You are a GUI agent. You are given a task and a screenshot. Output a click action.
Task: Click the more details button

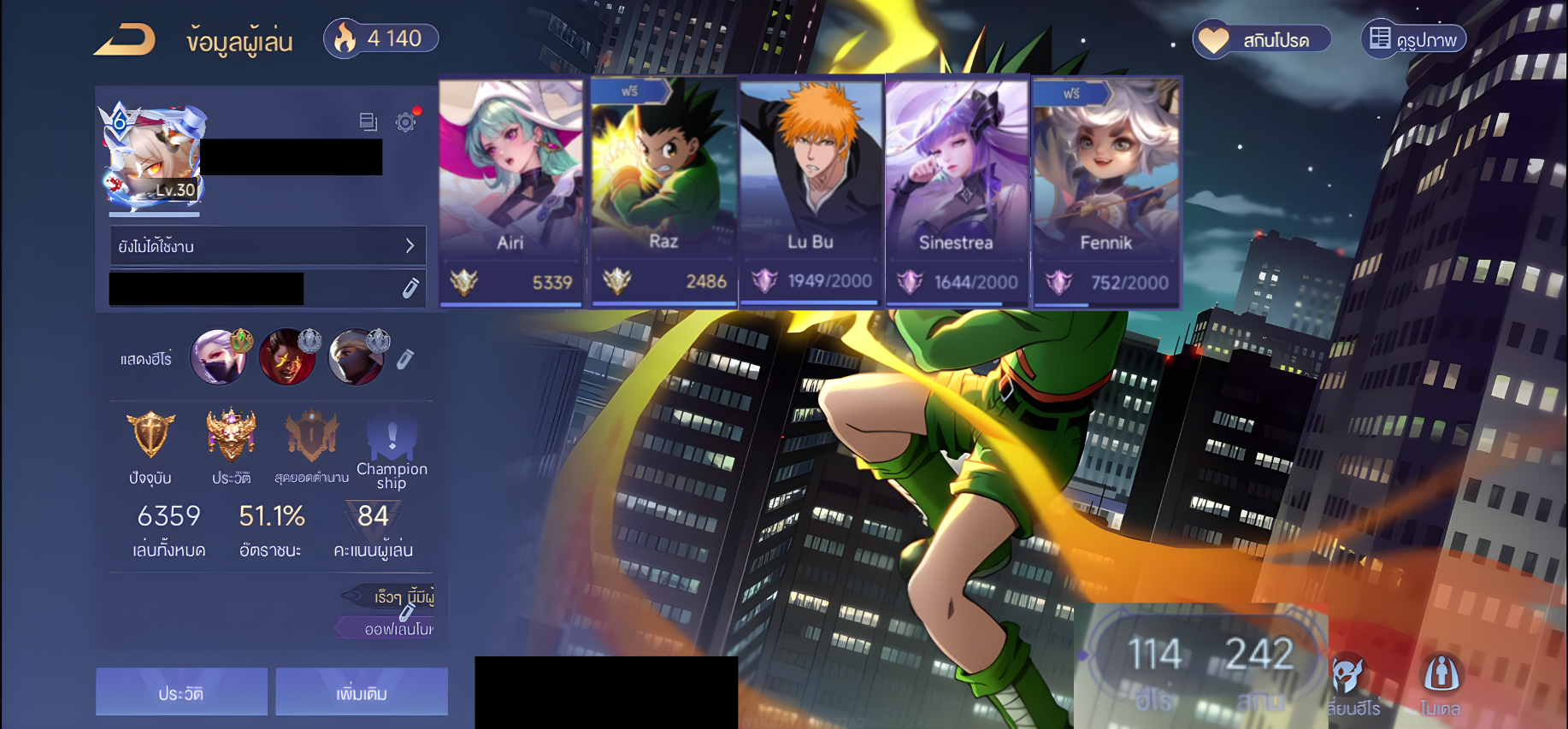[x=362, y=692]
